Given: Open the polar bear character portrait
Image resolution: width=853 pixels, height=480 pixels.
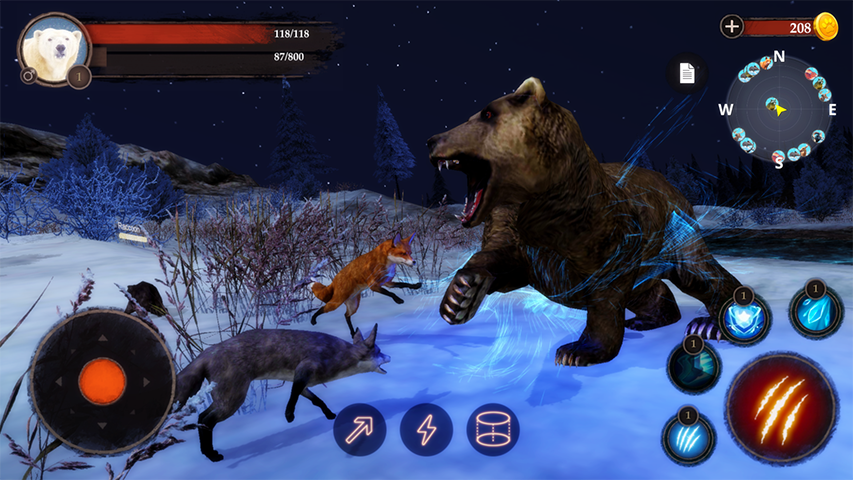Looking at the screenshot, I should point(53,47).
